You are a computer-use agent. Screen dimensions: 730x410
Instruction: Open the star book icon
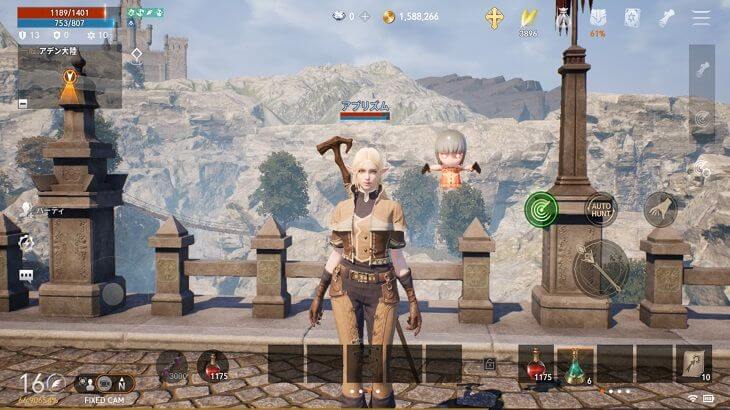(x=632, y=17)
